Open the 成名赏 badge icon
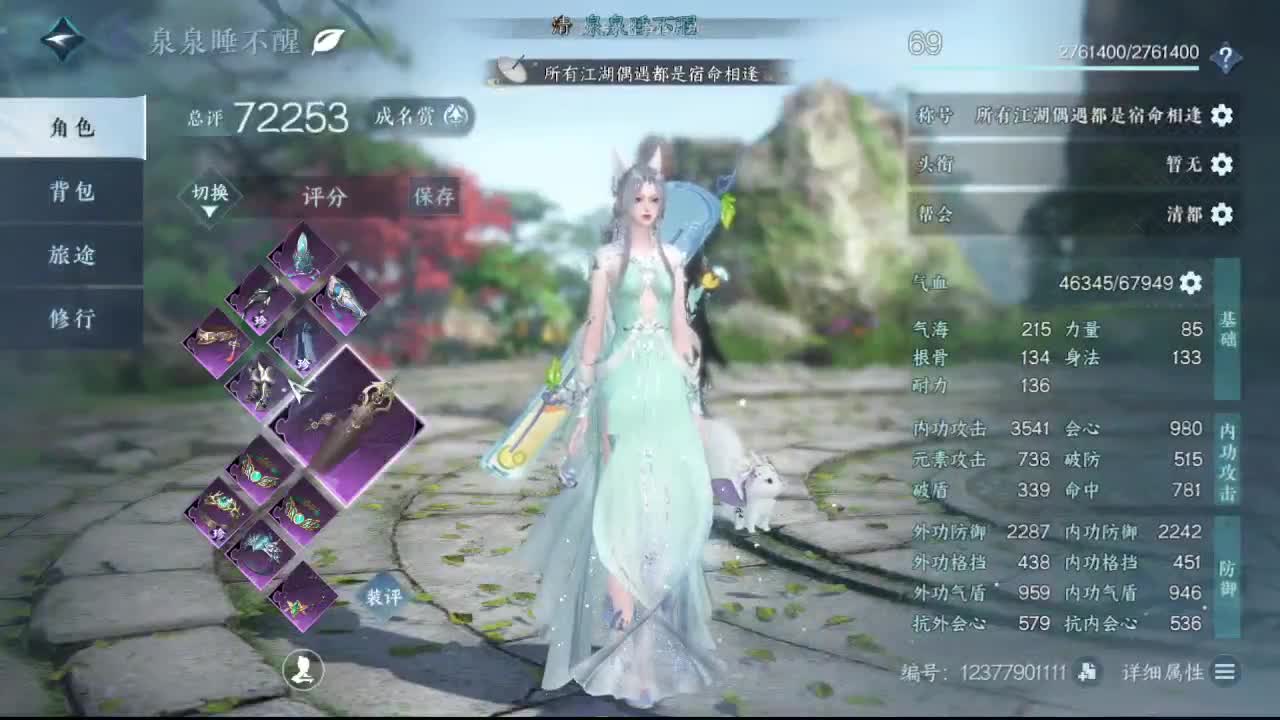This screenshot has height=720, width=1280. pyautogui.click(x=455, y=116)
